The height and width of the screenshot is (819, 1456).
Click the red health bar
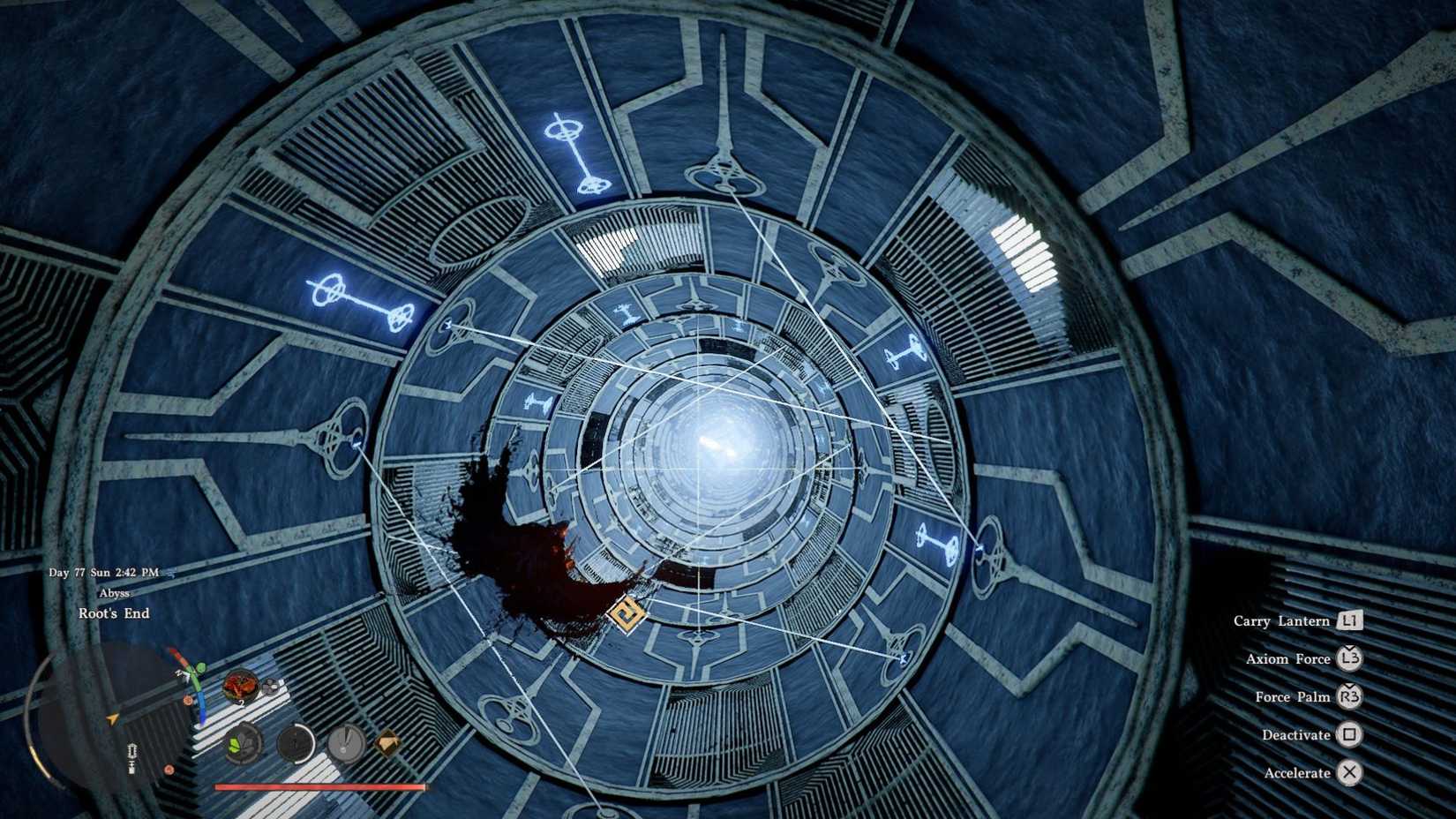[319, 787]
